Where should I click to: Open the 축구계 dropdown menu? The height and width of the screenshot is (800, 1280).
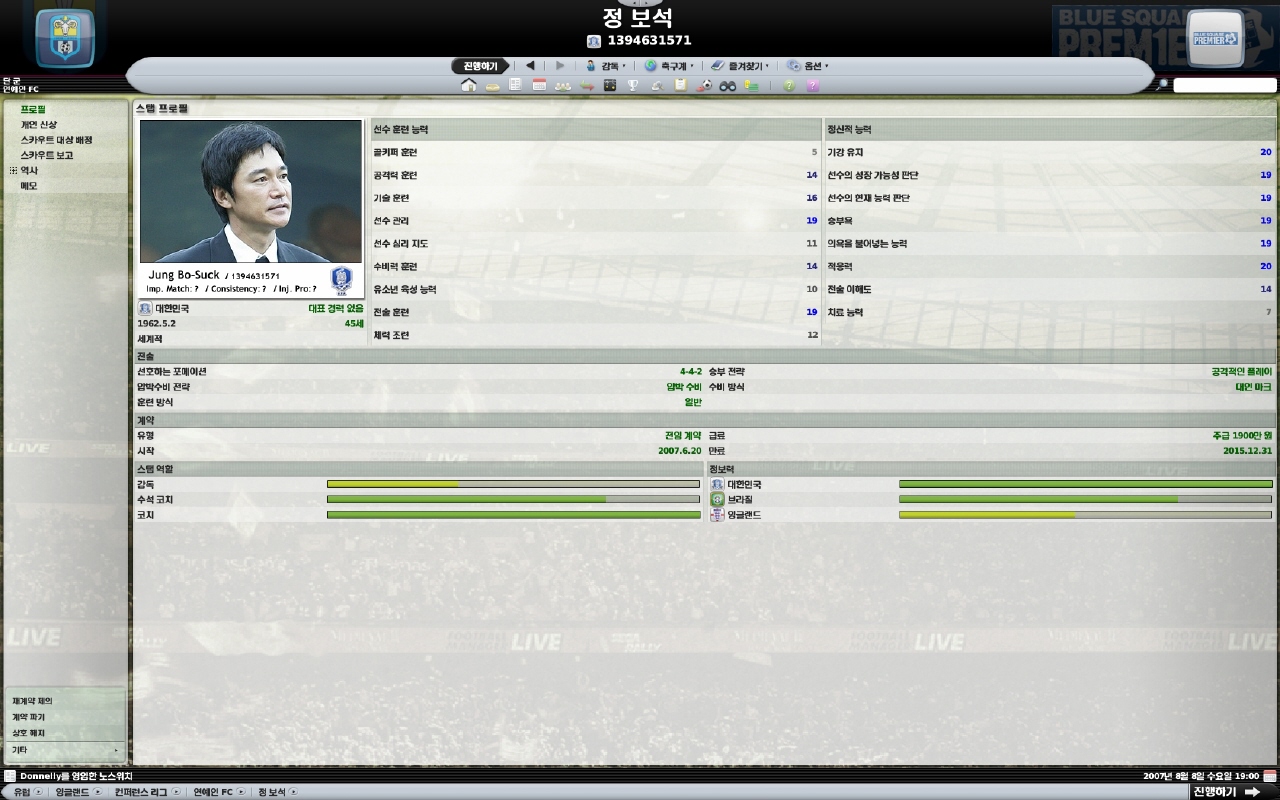point(669,66)
